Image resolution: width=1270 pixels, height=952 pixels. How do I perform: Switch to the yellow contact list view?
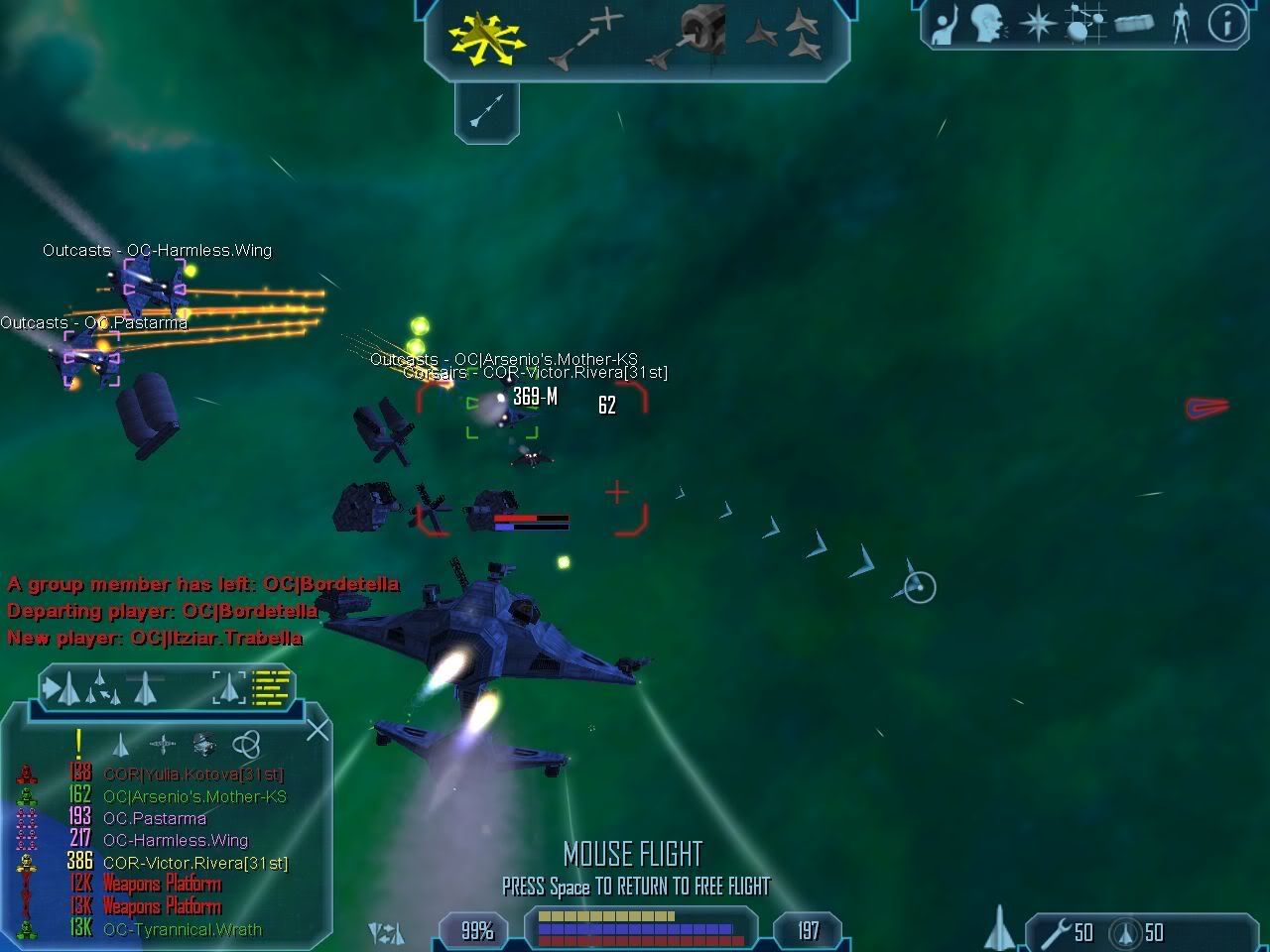pos(271,686)
